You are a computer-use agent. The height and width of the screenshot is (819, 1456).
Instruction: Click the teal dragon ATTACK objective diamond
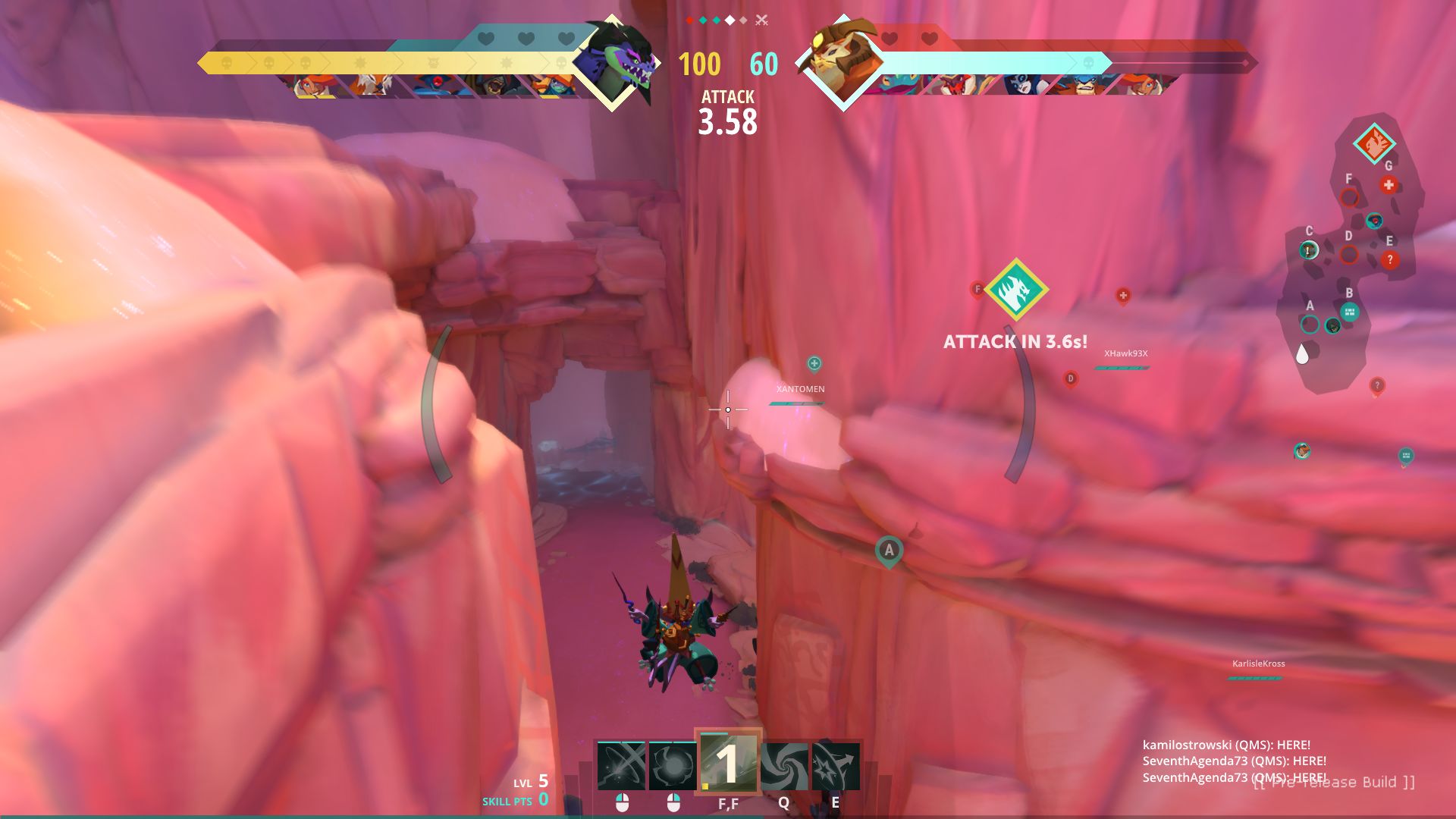(1015, 290)
